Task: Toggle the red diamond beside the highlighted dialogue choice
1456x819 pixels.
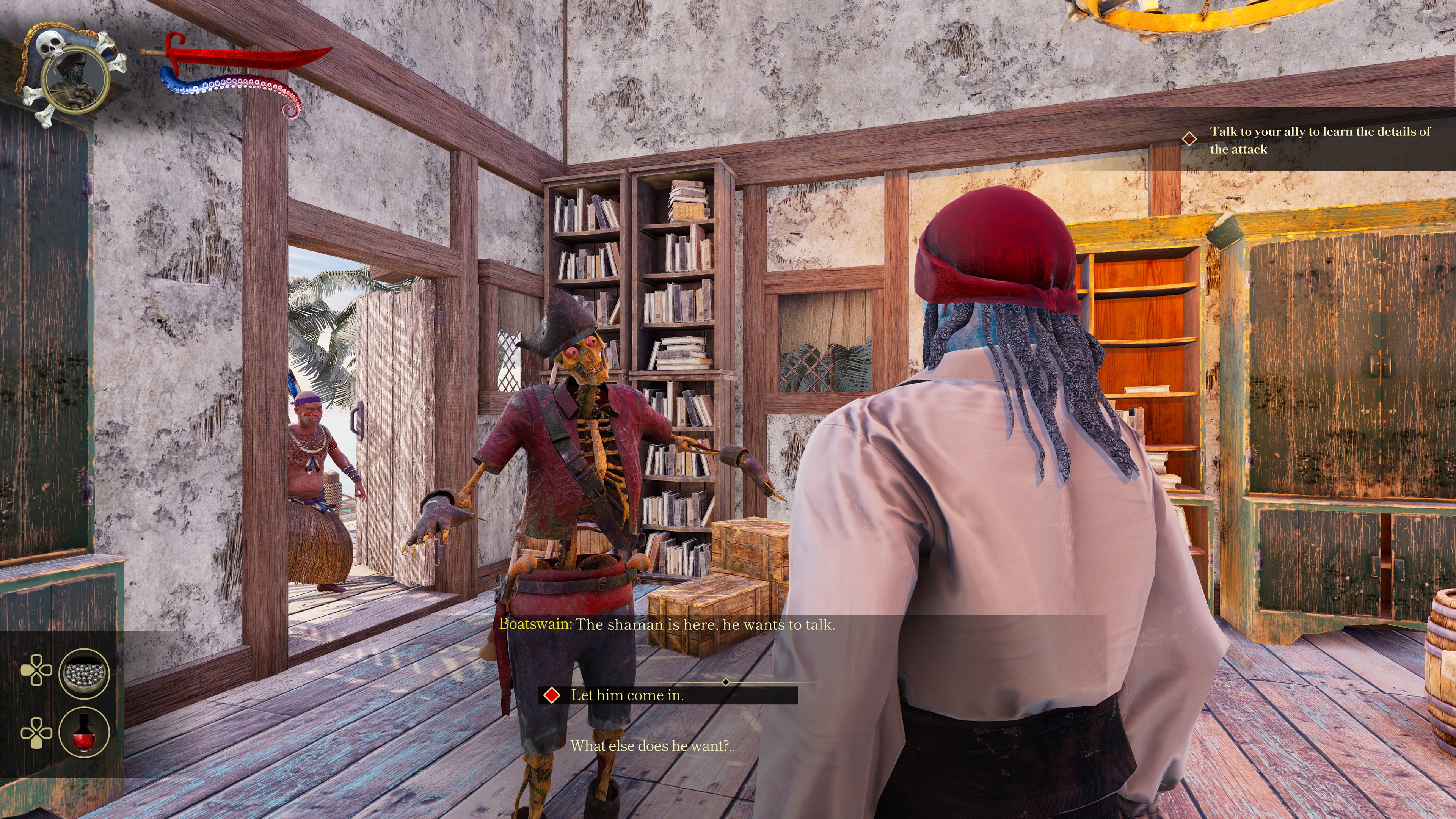Action: pyautogui.click(x=552, y=696)
